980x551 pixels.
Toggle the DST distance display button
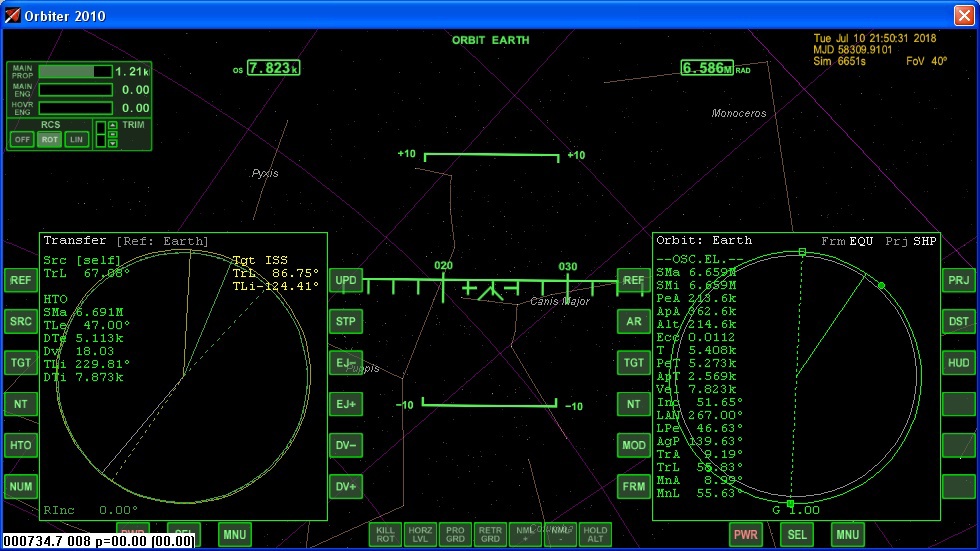[959, 322]
